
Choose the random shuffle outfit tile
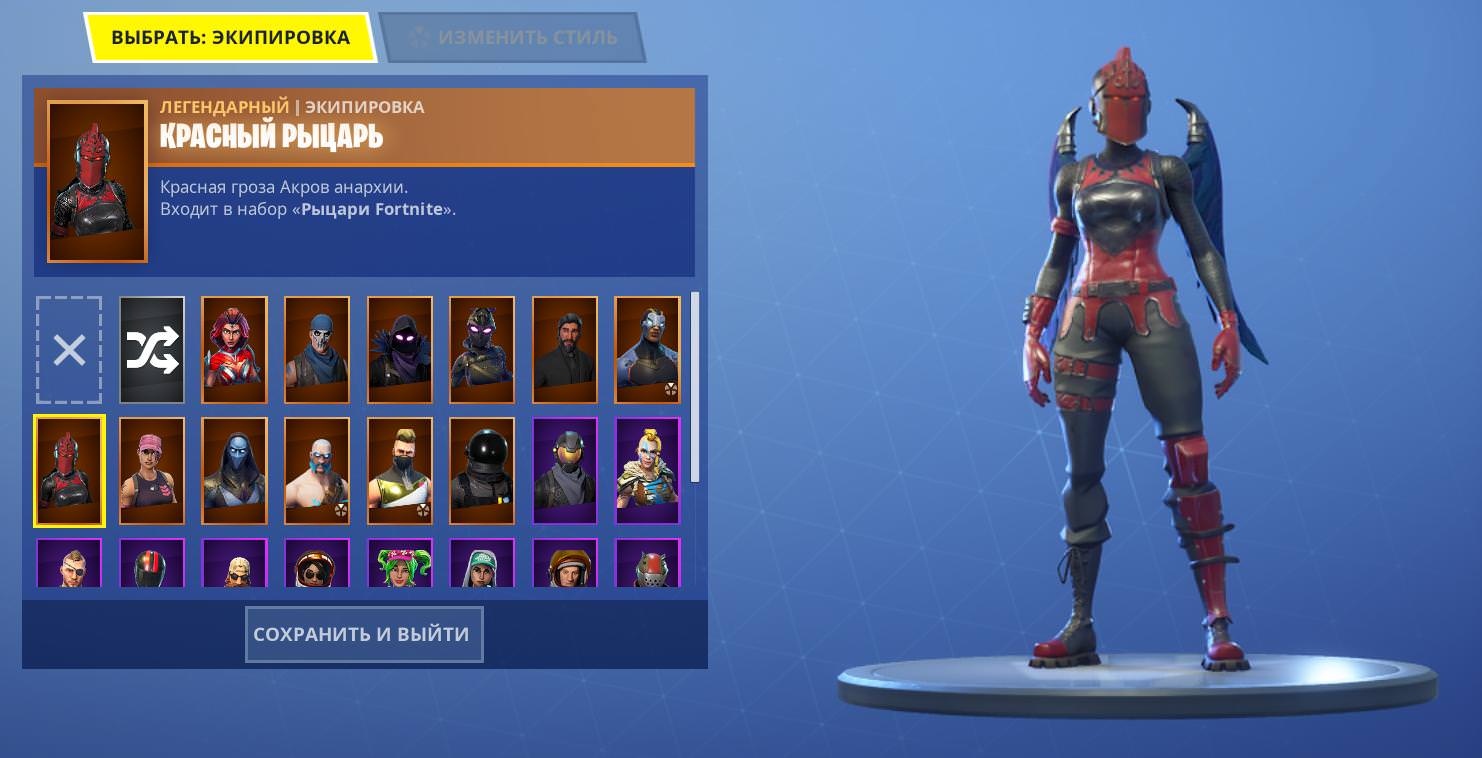click(152, 350)
